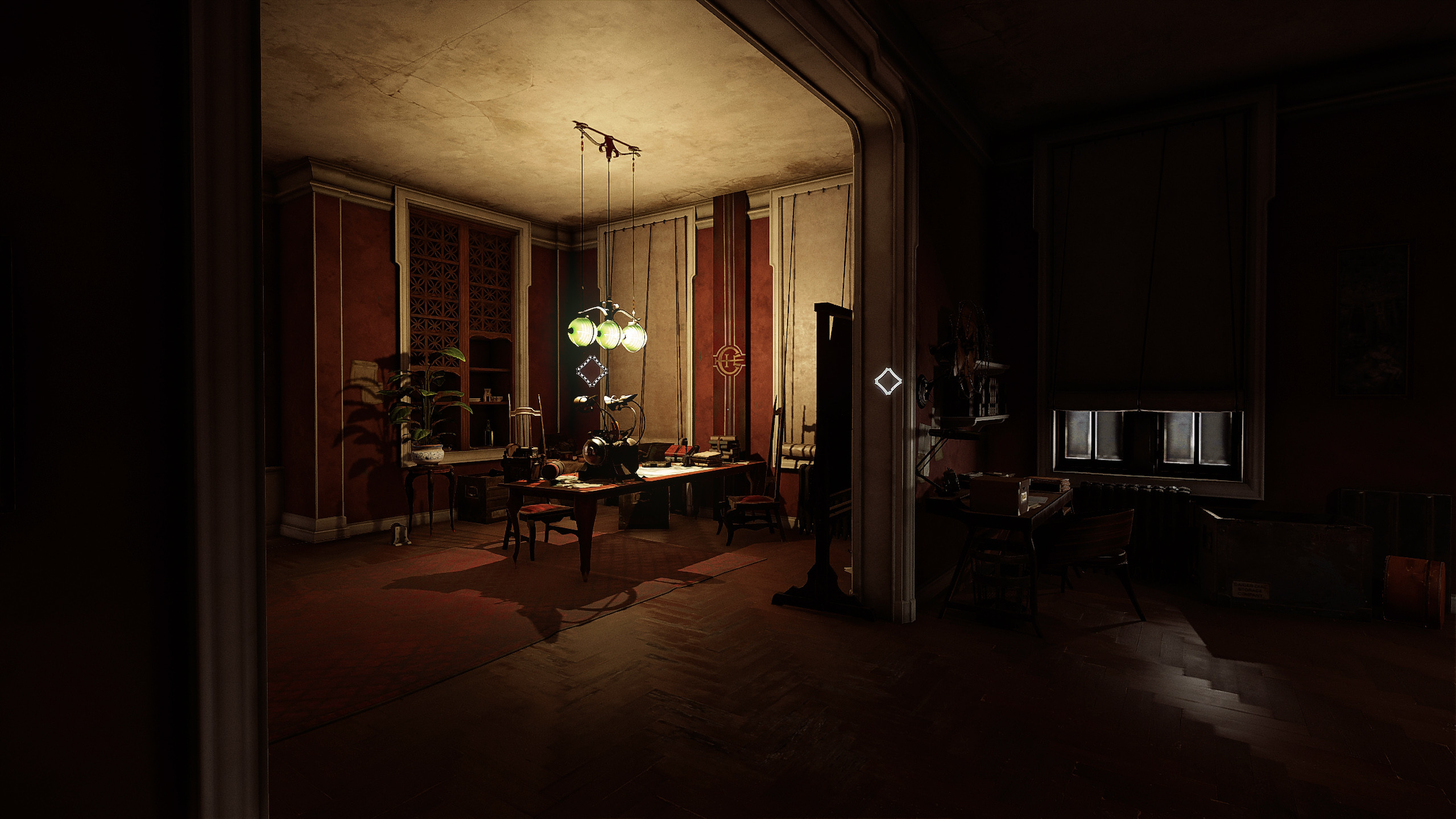Select the dotted diamond objective marker
Viewport: 1456px width, 819px height.
[592, 371]
